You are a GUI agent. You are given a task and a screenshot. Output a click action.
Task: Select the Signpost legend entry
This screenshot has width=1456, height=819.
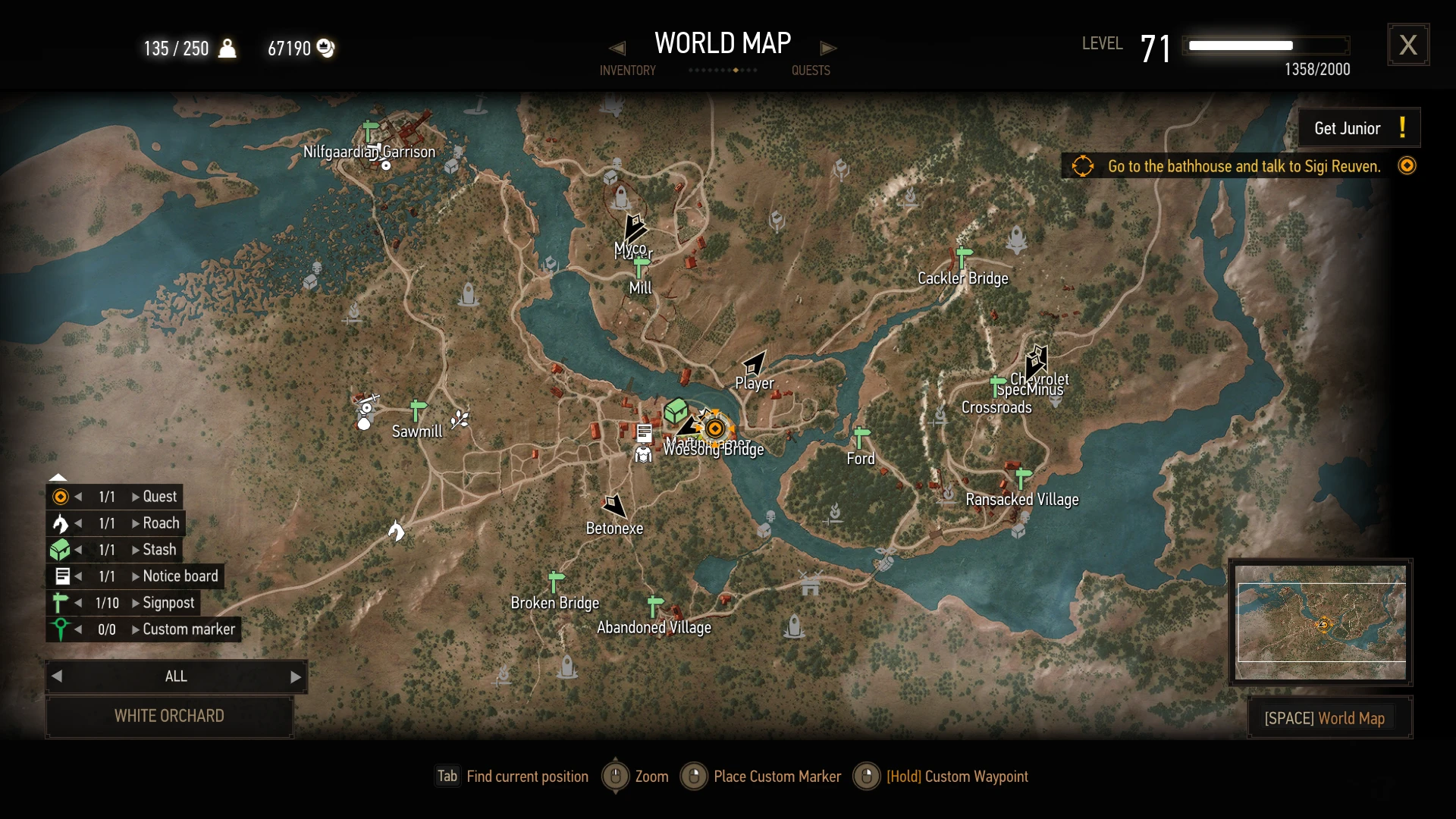(x=168, y=603)
